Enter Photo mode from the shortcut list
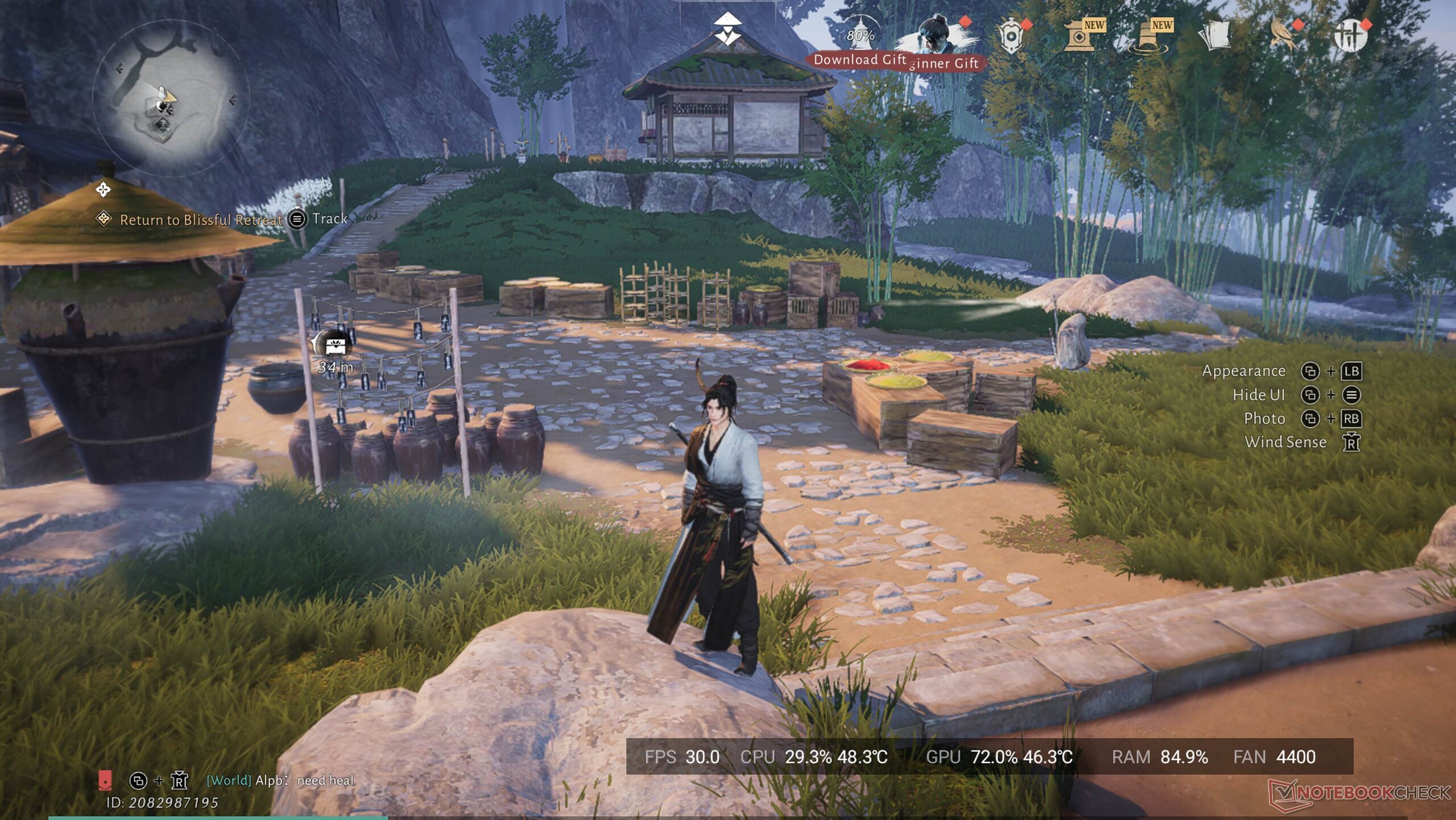 pos(1264,419)
